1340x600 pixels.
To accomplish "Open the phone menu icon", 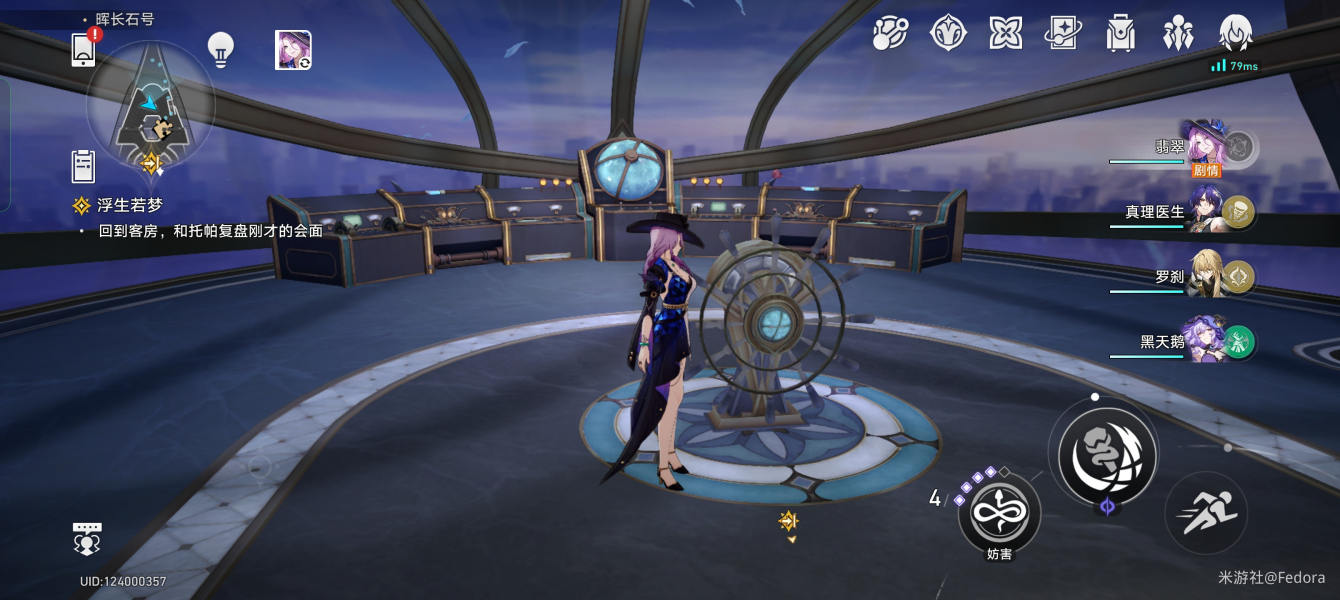I will [84, 49].
